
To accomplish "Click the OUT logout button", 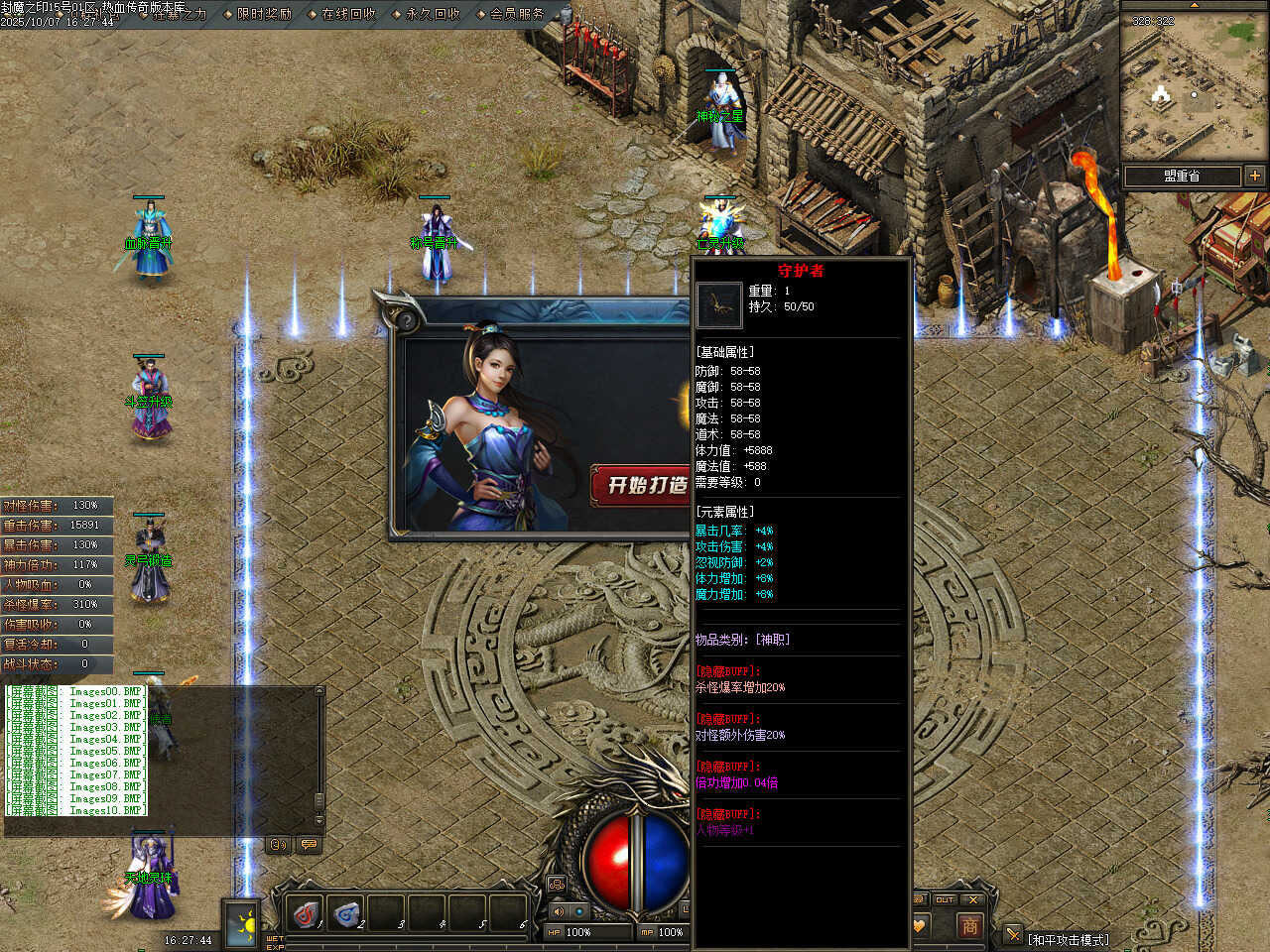I will coord(945,899).
